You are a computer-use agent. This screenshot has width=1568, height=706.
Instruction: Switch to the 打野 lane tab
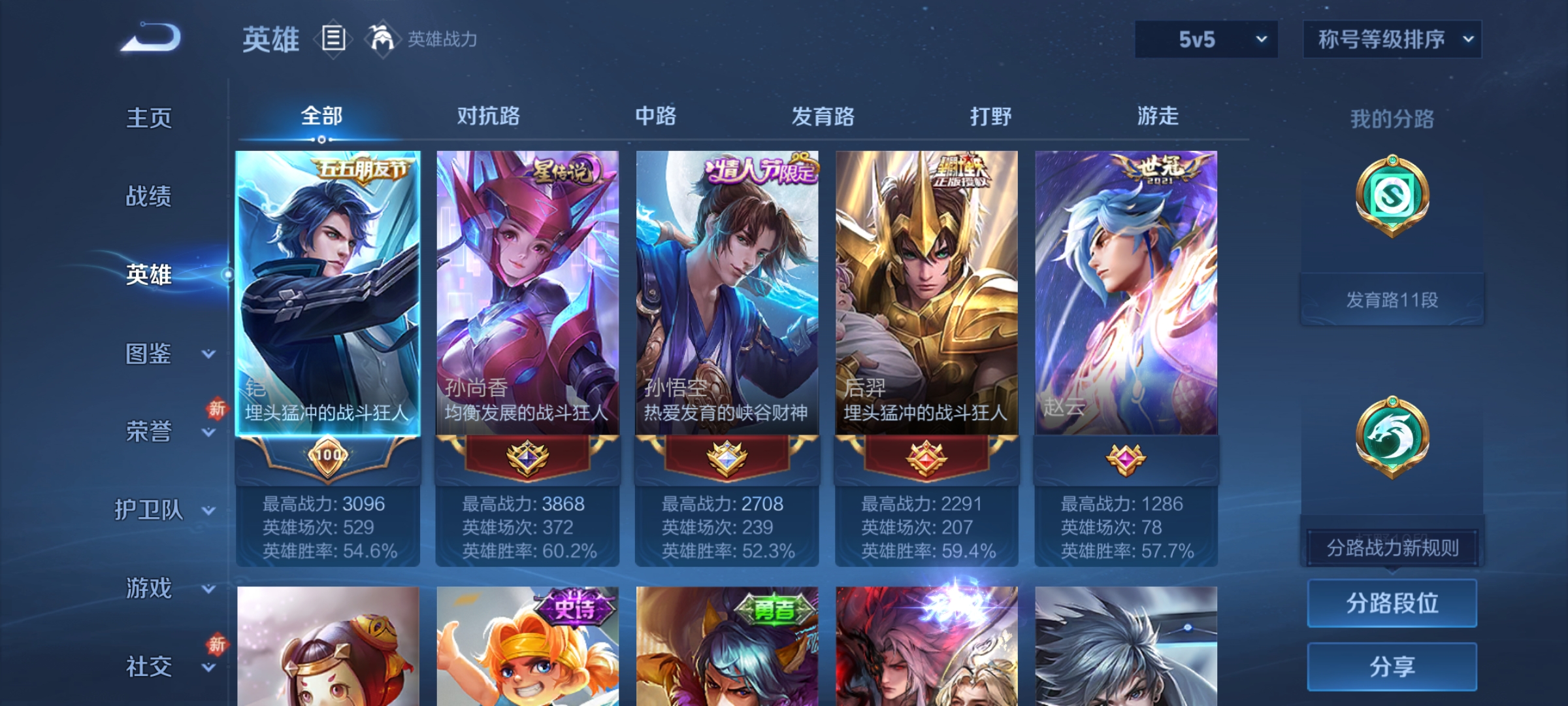tap(990, 116)
